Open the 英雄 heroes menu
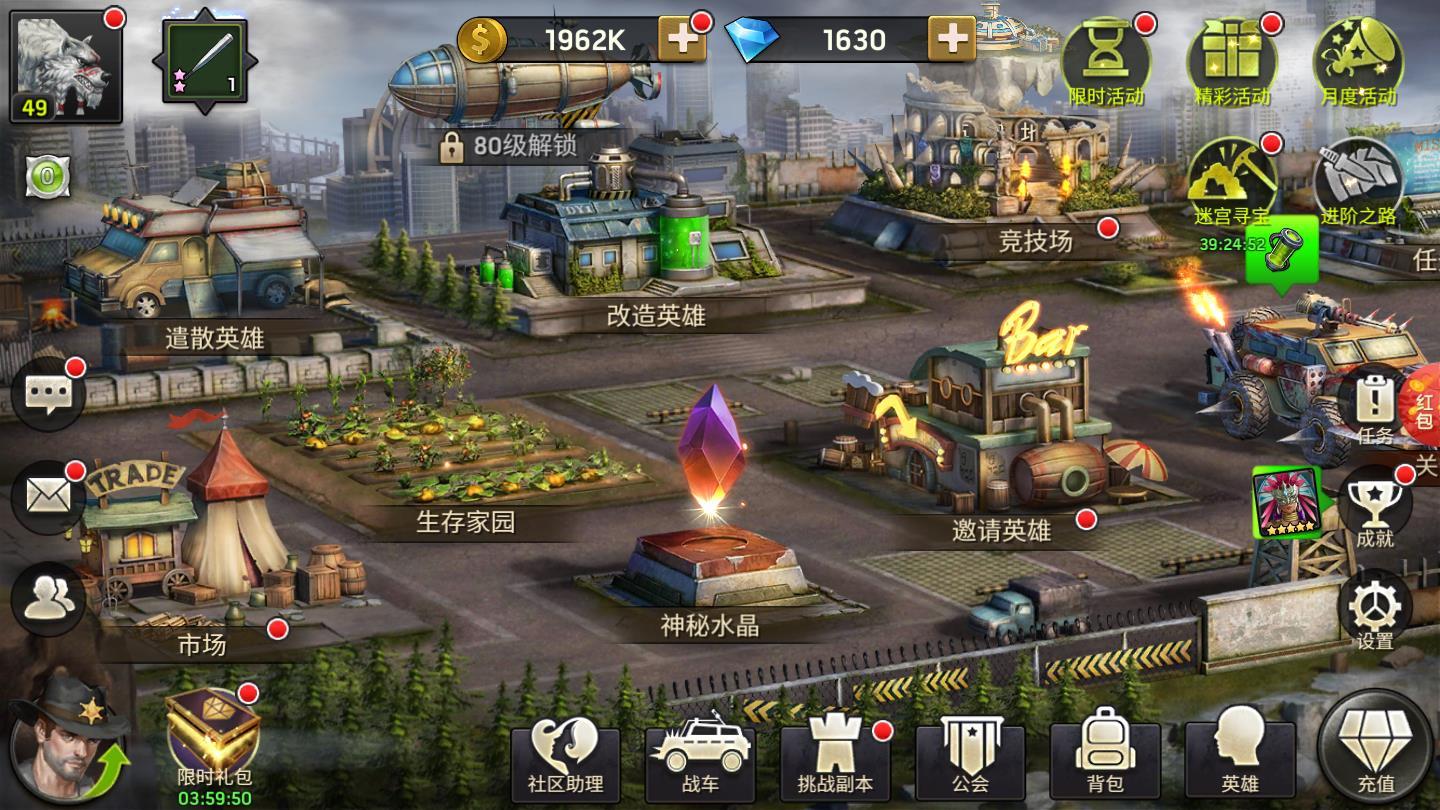 [1240, 760]
